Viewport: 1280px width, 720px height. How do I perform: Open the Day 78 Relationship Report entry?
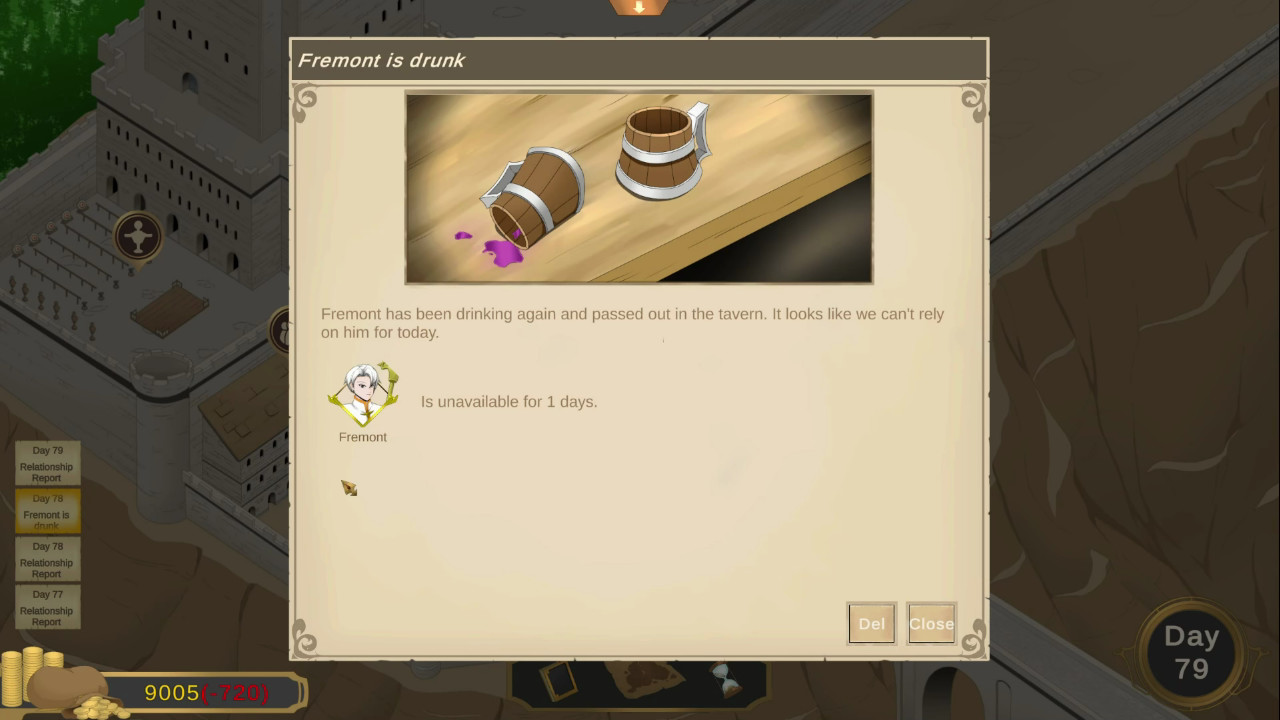[46, 559]
